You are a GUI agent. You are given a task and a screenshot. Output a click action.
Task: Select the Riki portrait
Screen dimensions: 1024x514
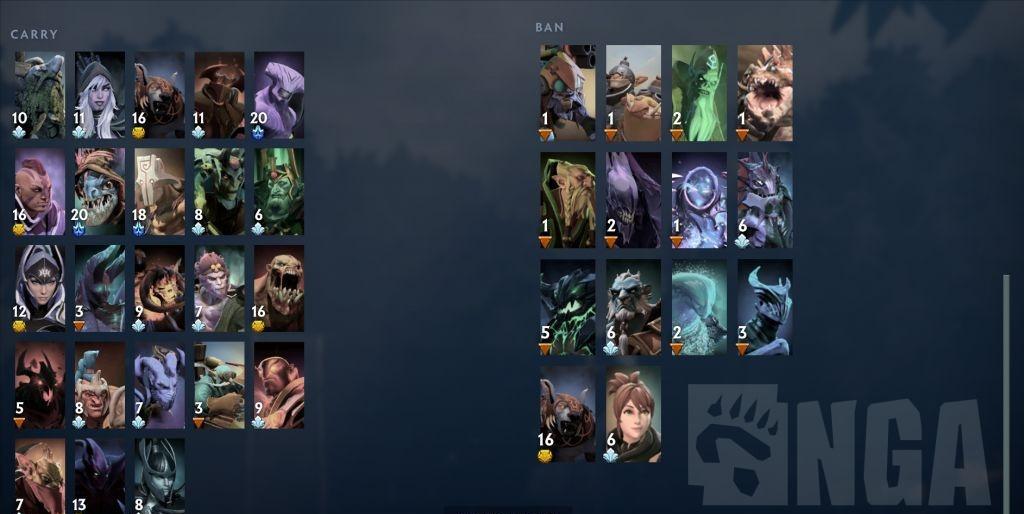[x=159, y=385]
